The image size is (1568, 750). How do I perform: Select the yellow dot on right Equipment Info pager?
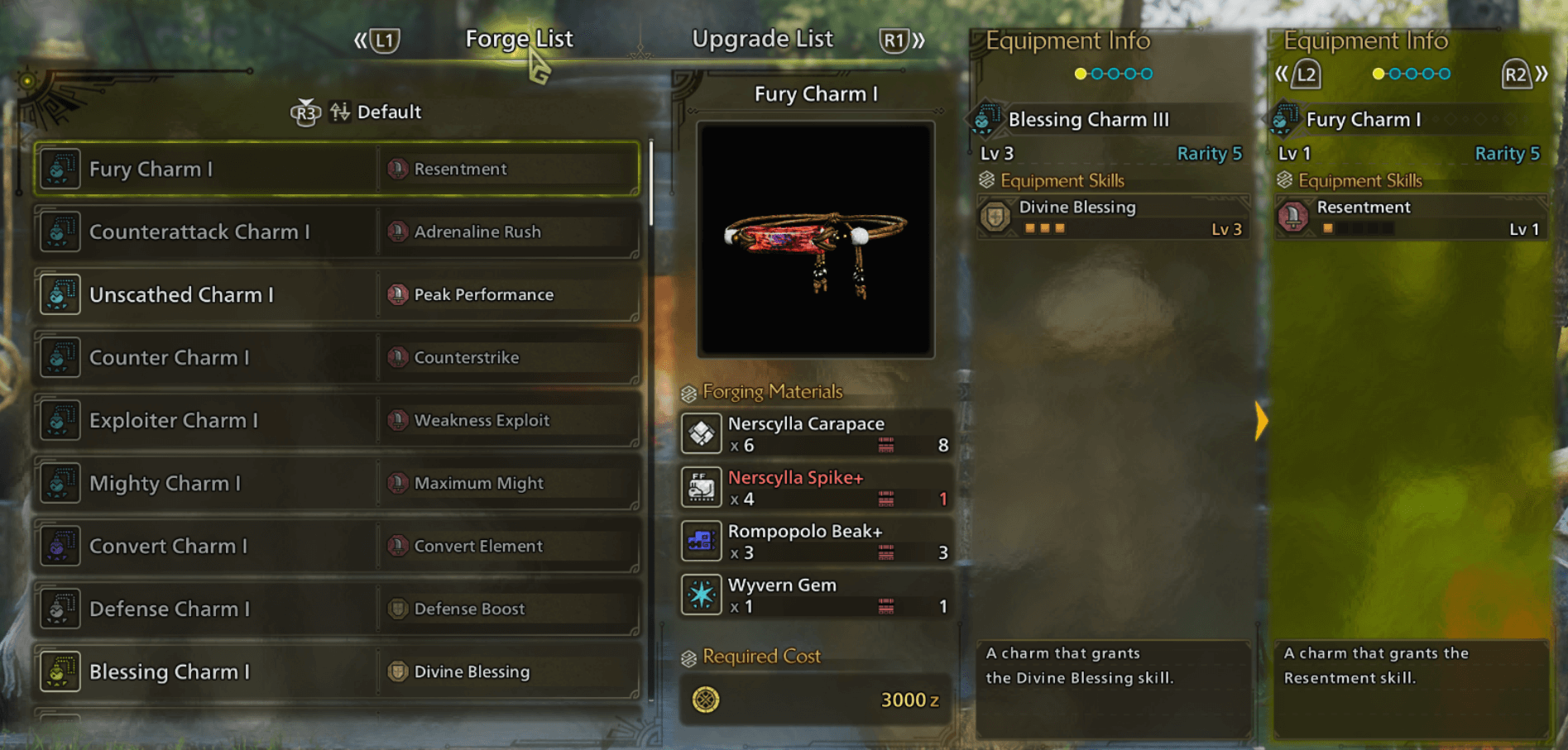(x=1378, y=73)
